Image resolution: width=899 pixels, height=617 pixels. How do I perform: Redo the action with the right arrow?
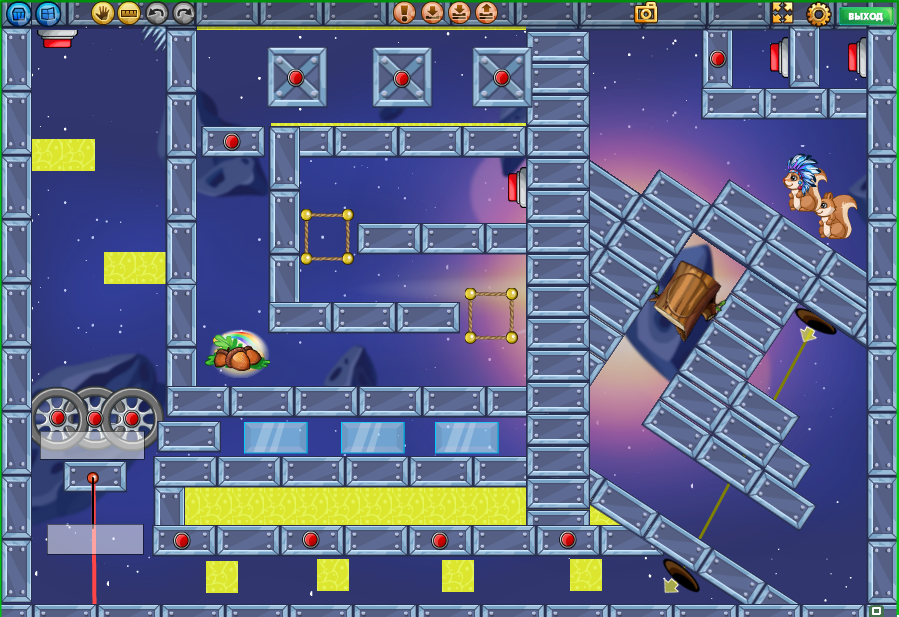point(183,13)
